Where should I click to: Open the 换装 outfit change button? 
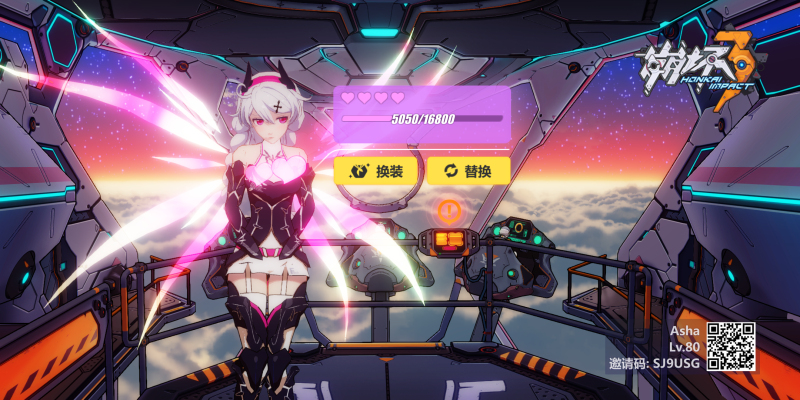click(376, 171)
